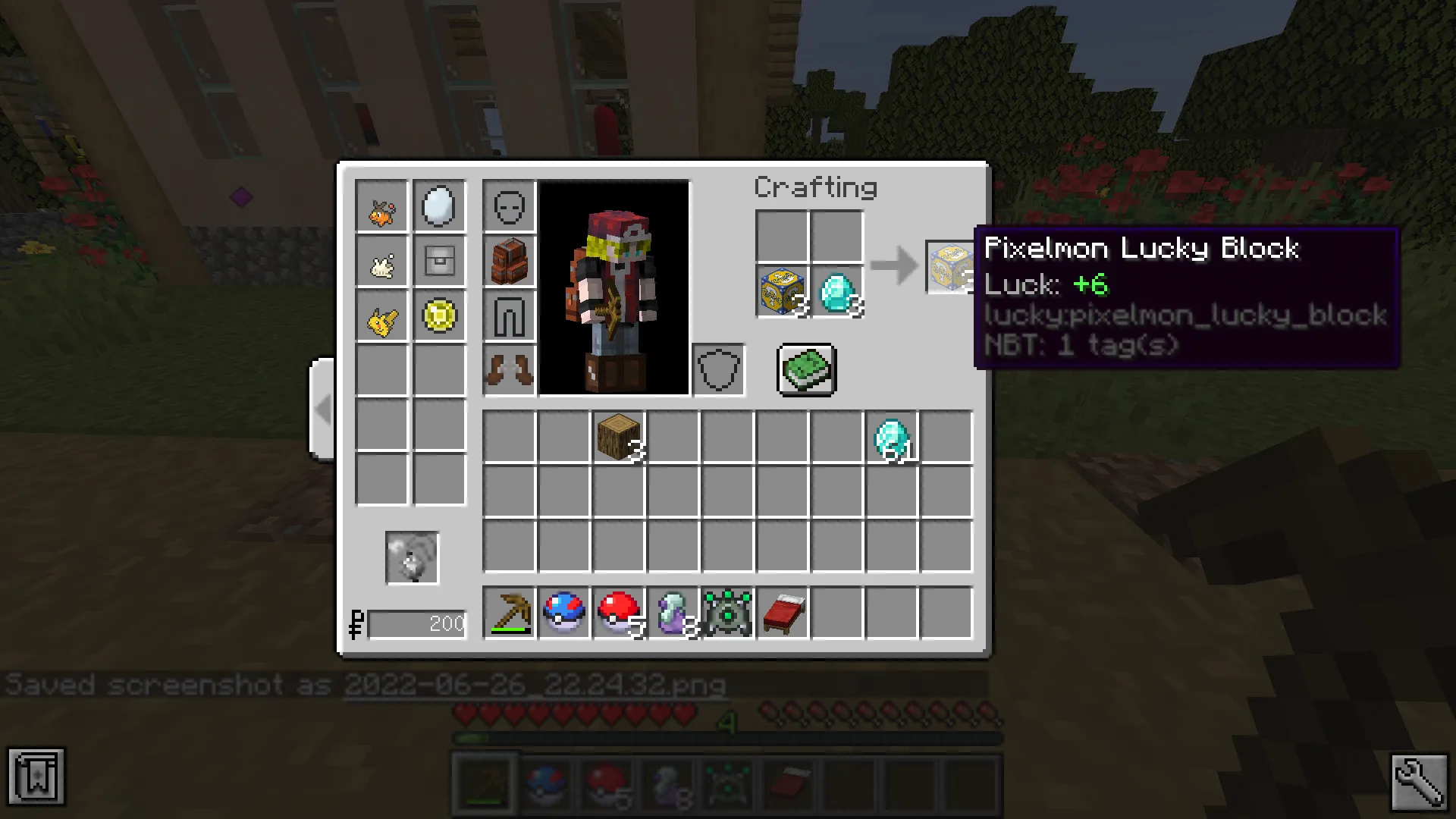Image resolution: width=1456 pixels, height=819 pixels.
Task: Click the backpack in the chestplate slot
Action: [x=510, y=260]
